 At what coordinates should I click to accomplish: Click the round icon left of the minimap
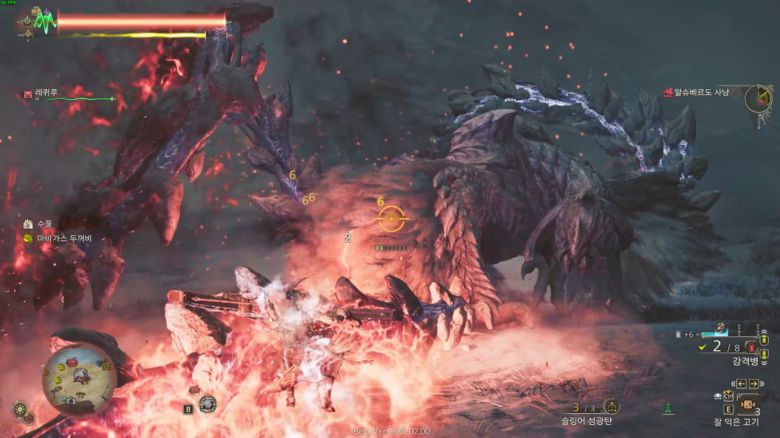pyautogui.click(x=19, y=409)
